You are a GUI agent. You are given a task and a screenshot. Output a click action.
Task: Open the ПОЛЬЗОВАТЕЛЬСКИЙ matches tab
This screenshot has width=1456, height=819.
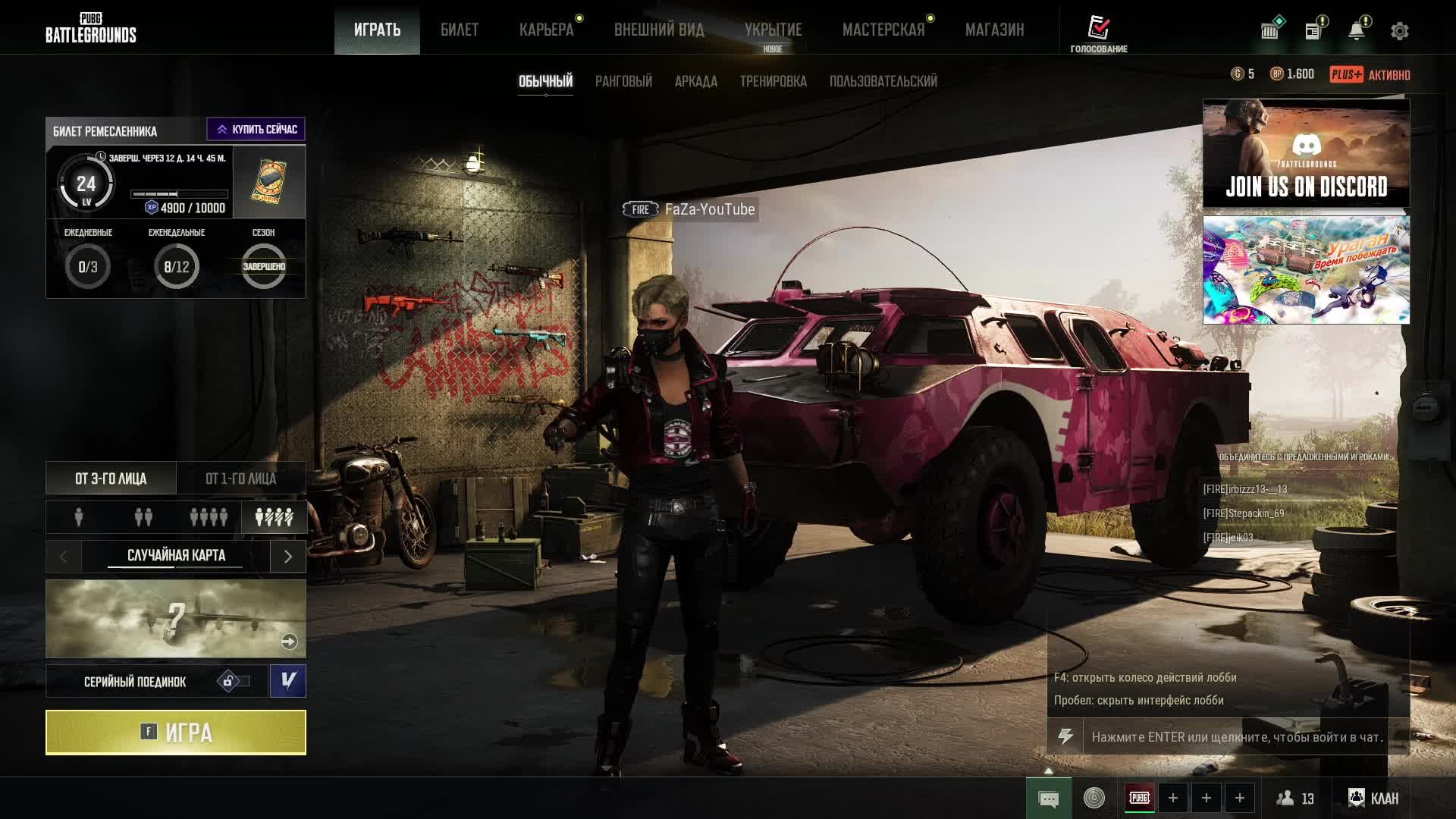(x=883, y=81)
